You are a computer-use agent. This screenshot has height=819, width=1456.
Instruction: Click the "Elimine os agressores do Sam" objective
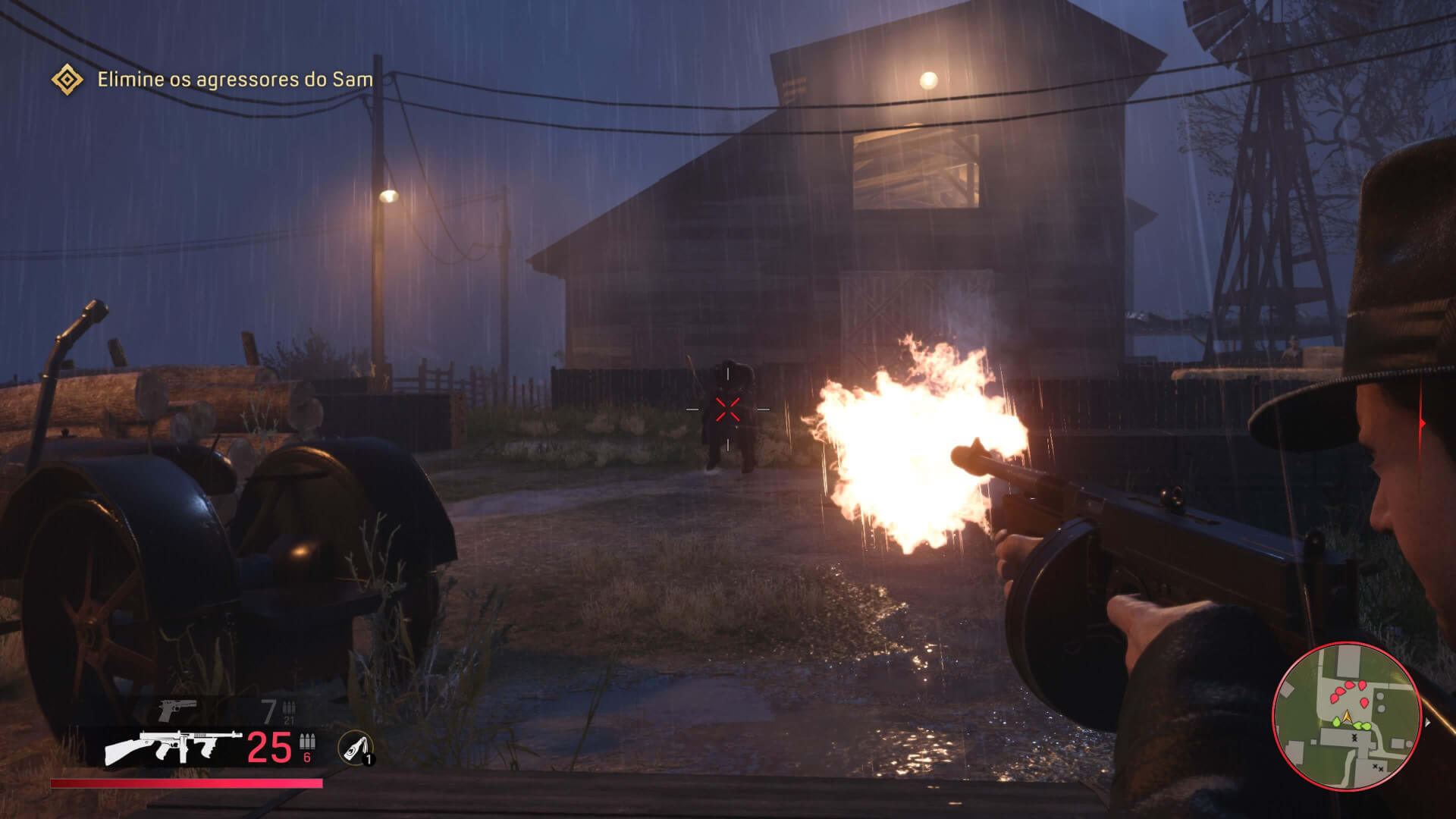(235, 80)
